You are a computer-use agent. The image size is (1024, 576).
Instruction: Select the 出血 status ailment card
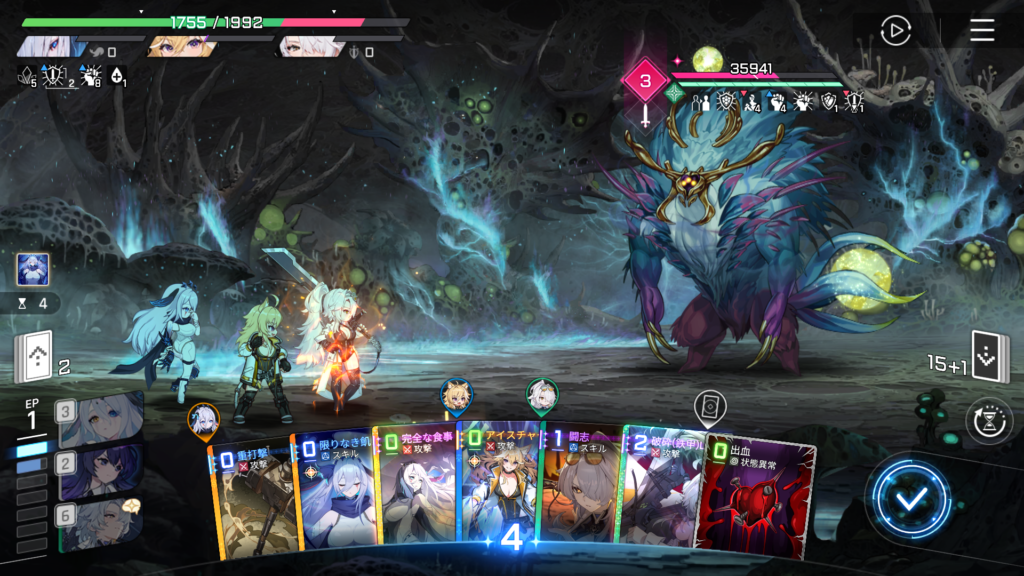pyautogui.click(x=757, y=495)
